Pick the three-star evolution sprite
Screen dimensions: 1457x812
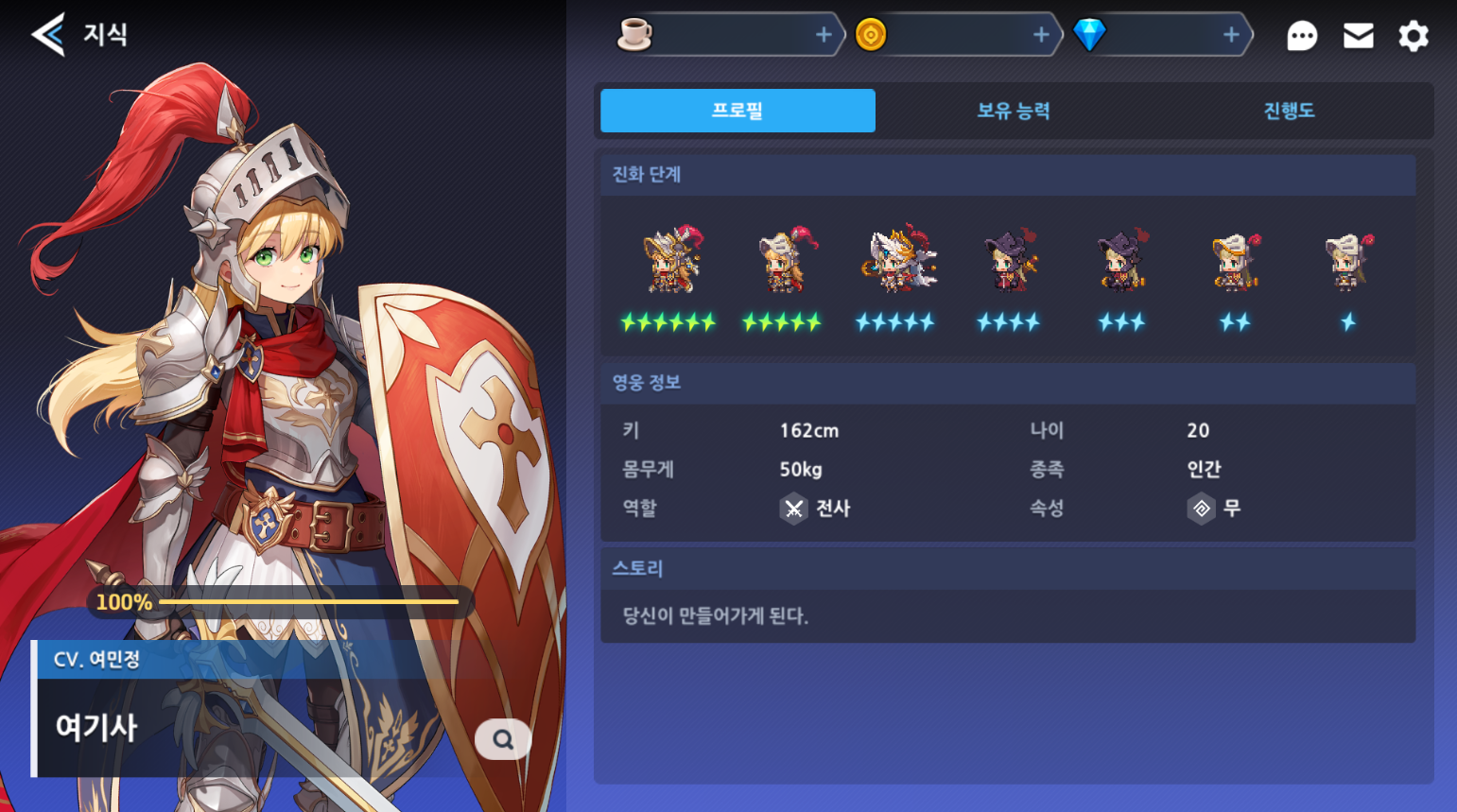[1122, 260]
